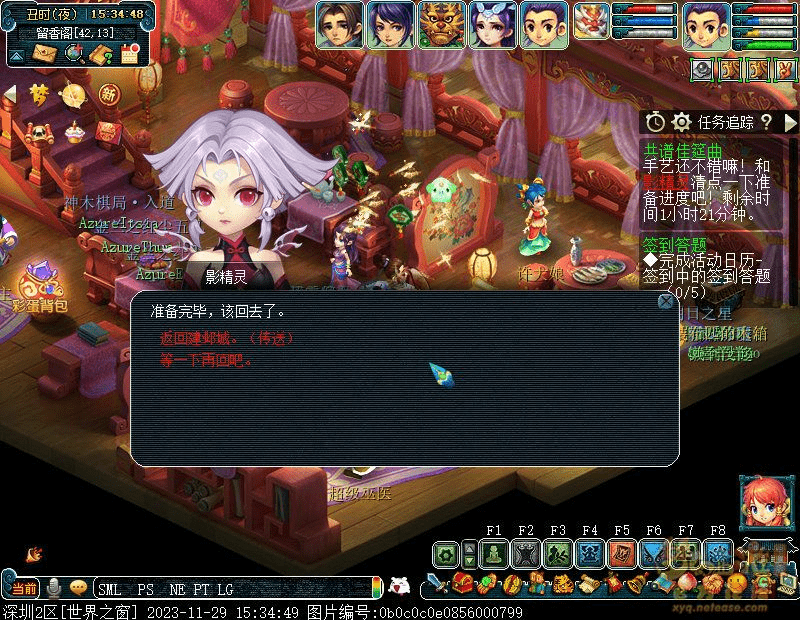Choose the 等一下再回吧 dialogue option
This screenshot has width=800, height=620.
click(x=207, y=360)
